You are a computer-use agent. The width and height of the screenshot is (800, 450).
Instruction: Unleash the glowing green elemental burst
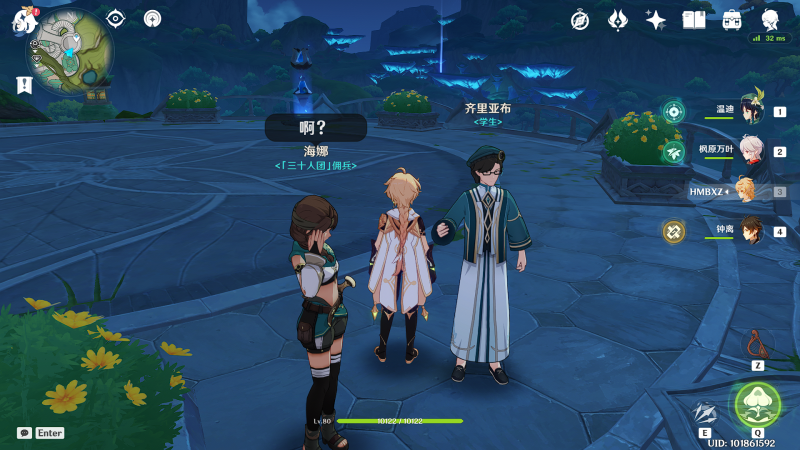coord(757,404)
